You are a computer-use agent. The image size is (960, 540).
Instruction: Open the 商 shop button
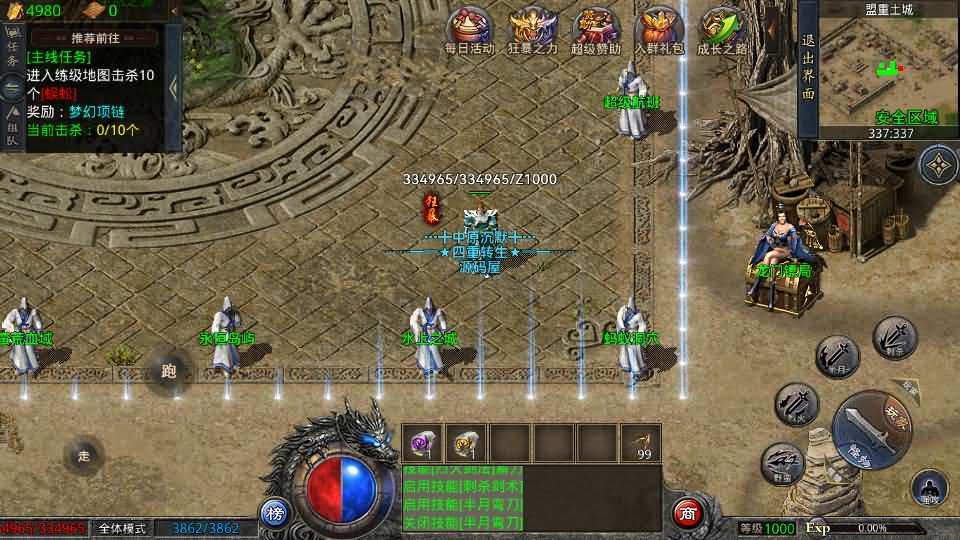click(x=686, y=513)
